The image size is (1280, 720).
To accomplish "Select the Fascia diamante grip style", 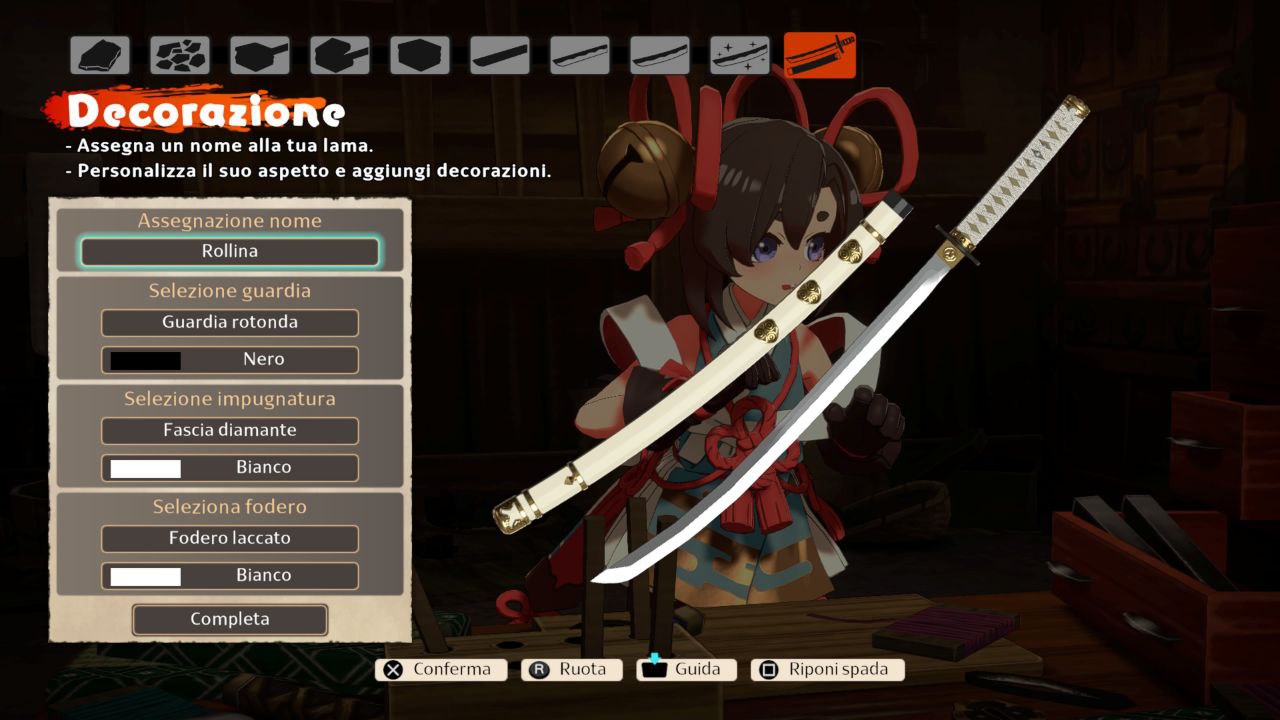I will click(x=230, y=431).
